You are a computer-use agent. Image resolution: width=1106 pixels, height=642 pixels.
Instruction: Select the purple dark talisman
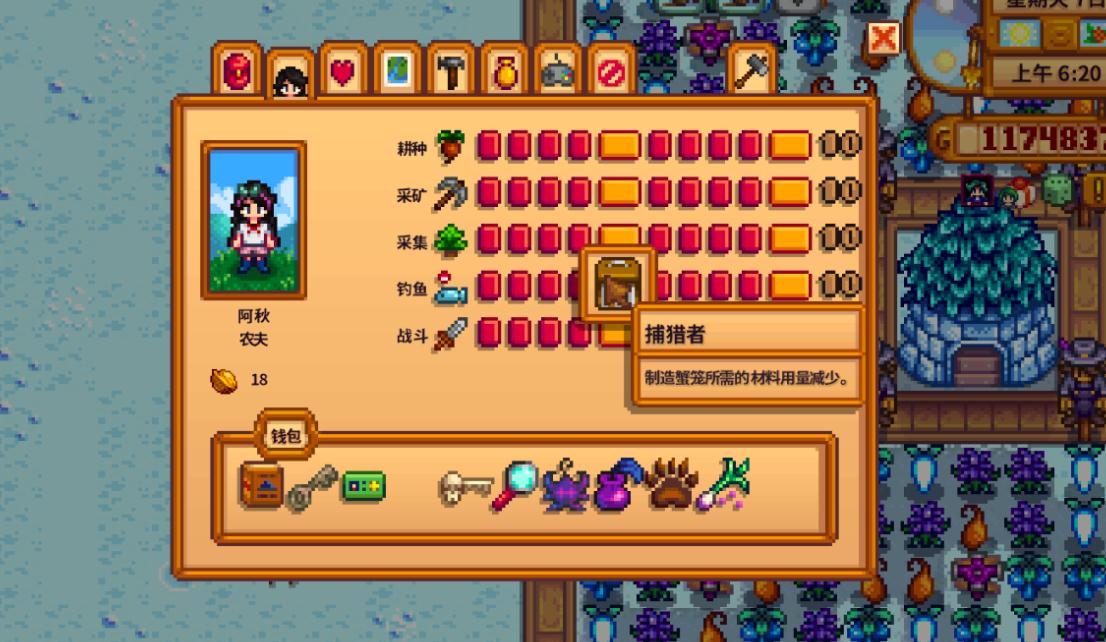click(566, 488)
